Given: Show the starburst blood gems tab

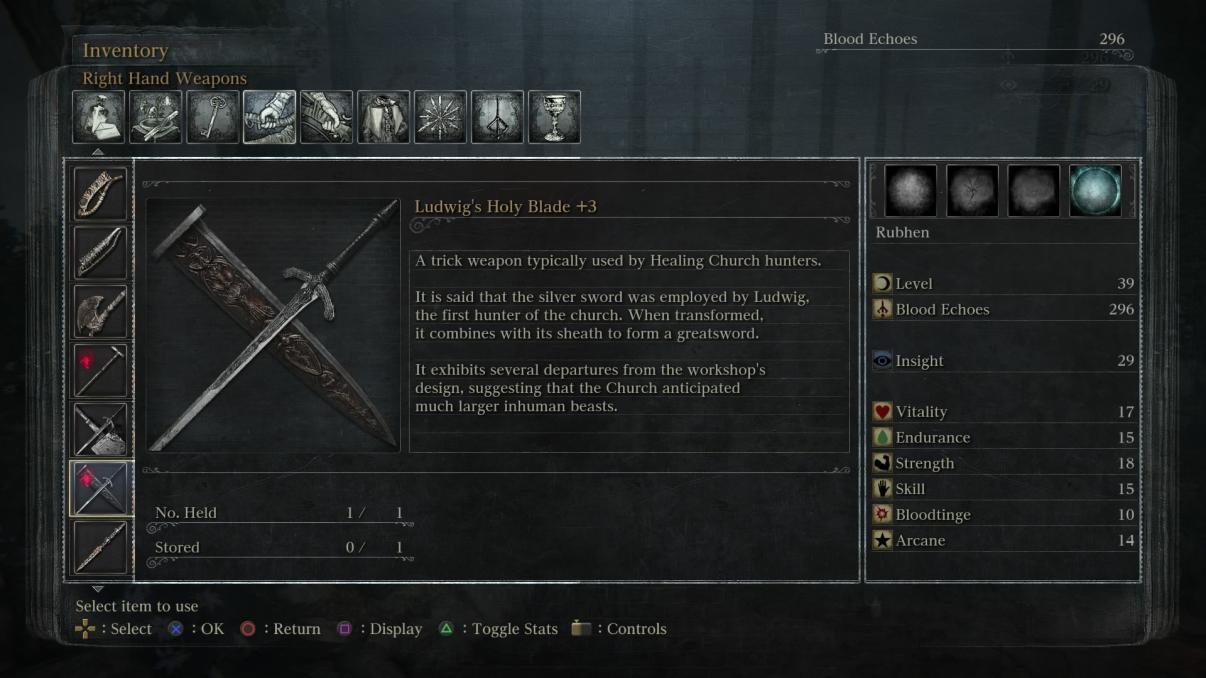Looking at the screenshot, I should (440, 117).
